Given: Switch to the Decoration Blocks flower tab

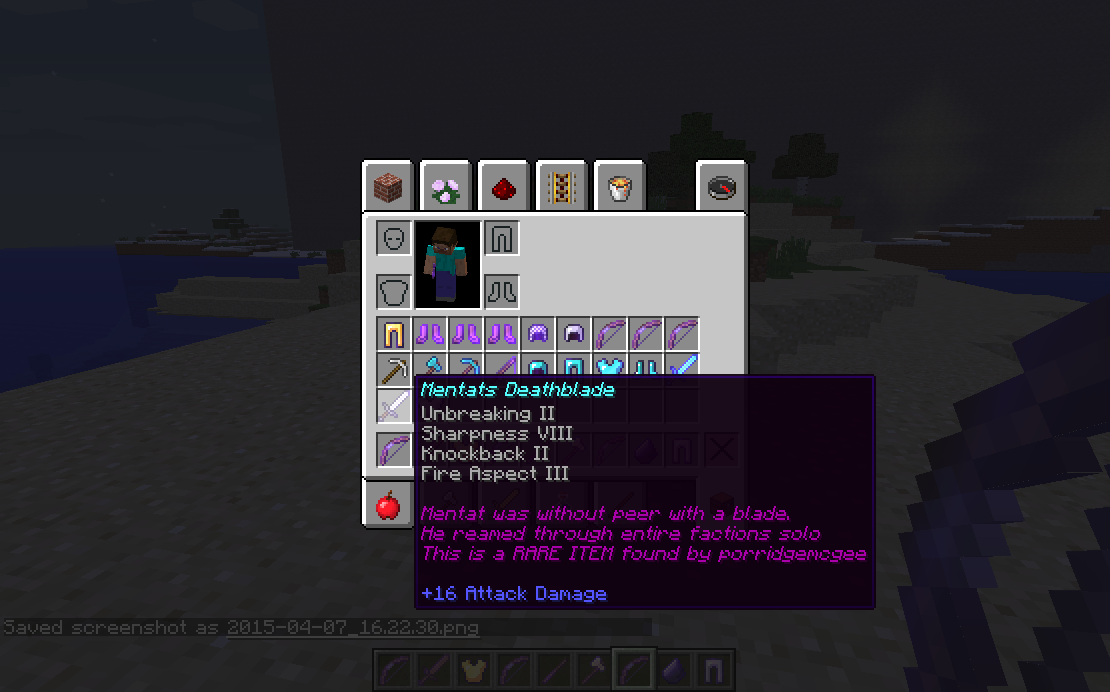Looking at the screenshot, I should point(445,186).
